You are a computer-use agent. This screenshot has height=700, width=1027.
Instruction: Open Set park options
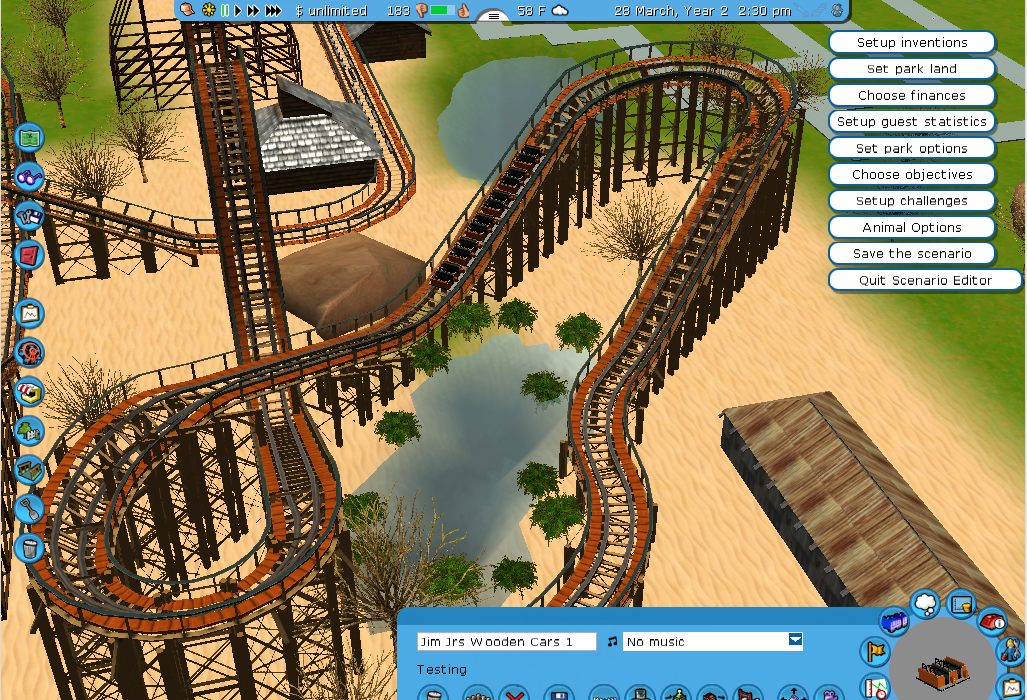(x=911, y=148)
